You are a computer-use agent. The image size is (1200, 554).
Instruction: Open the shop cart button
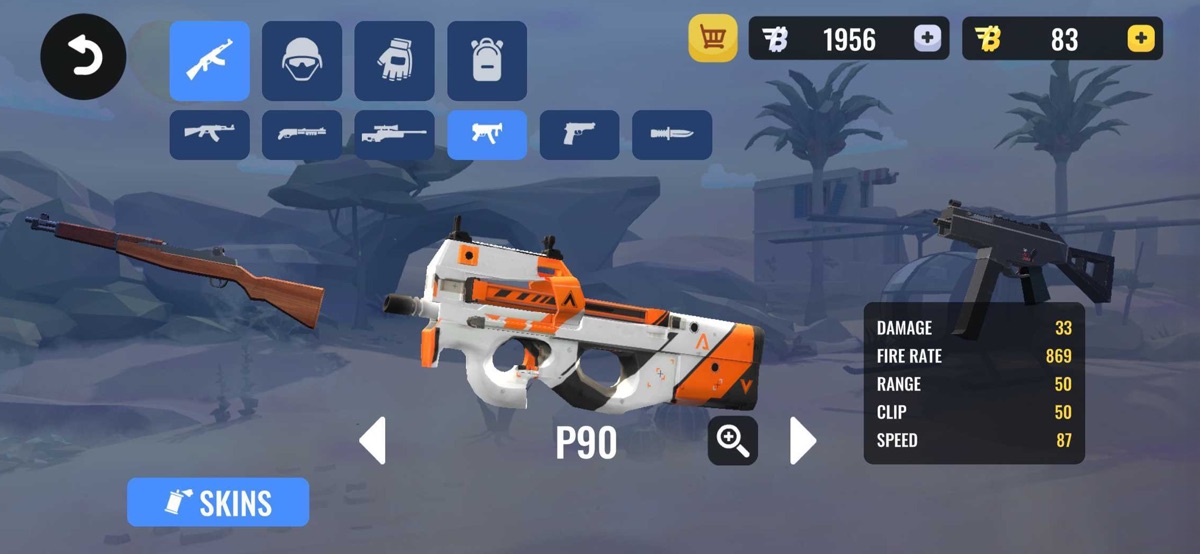pyautogui.click(x=713, y=39)
